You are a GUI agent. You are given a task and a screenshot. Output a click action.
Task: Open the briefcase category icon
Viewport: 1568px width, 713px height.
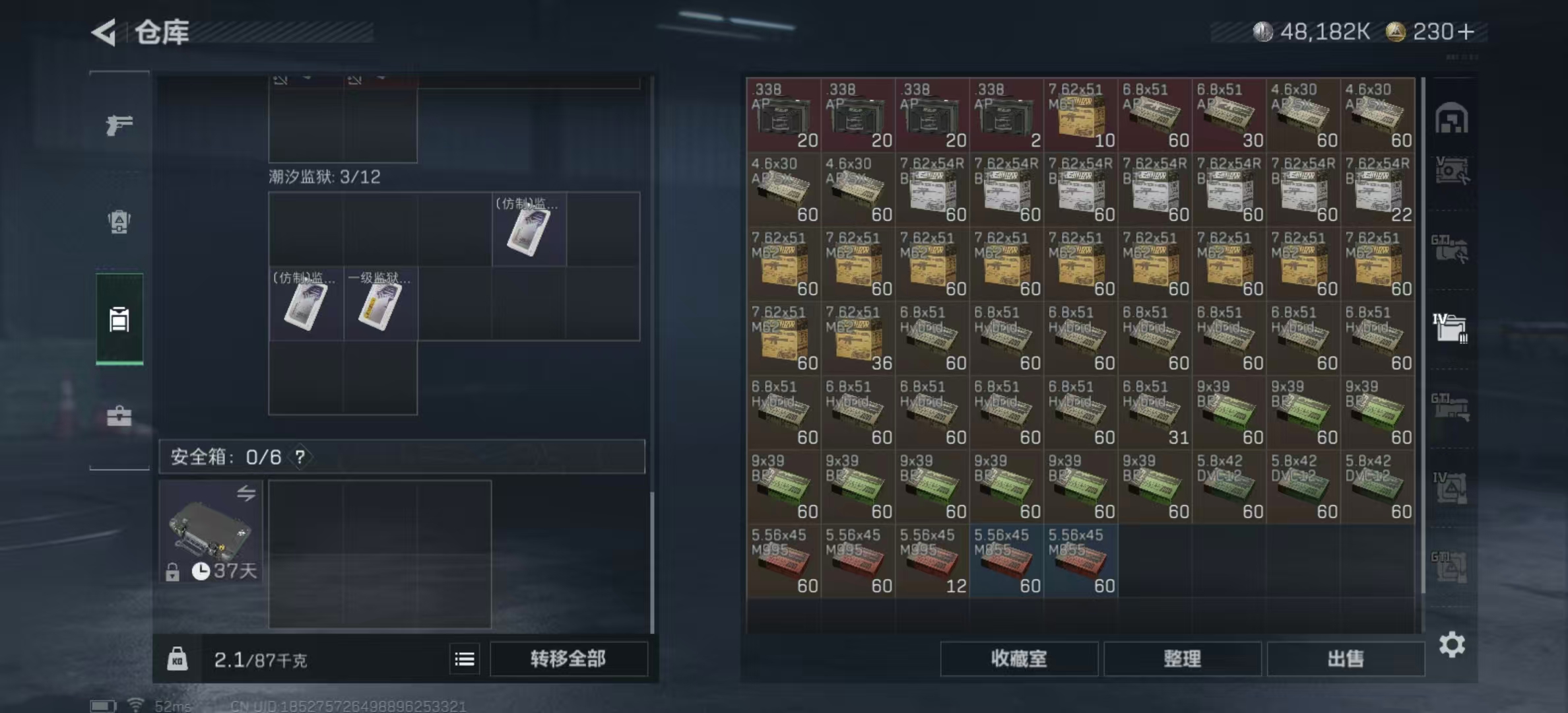pyautogui.click(x=119, y=416)
